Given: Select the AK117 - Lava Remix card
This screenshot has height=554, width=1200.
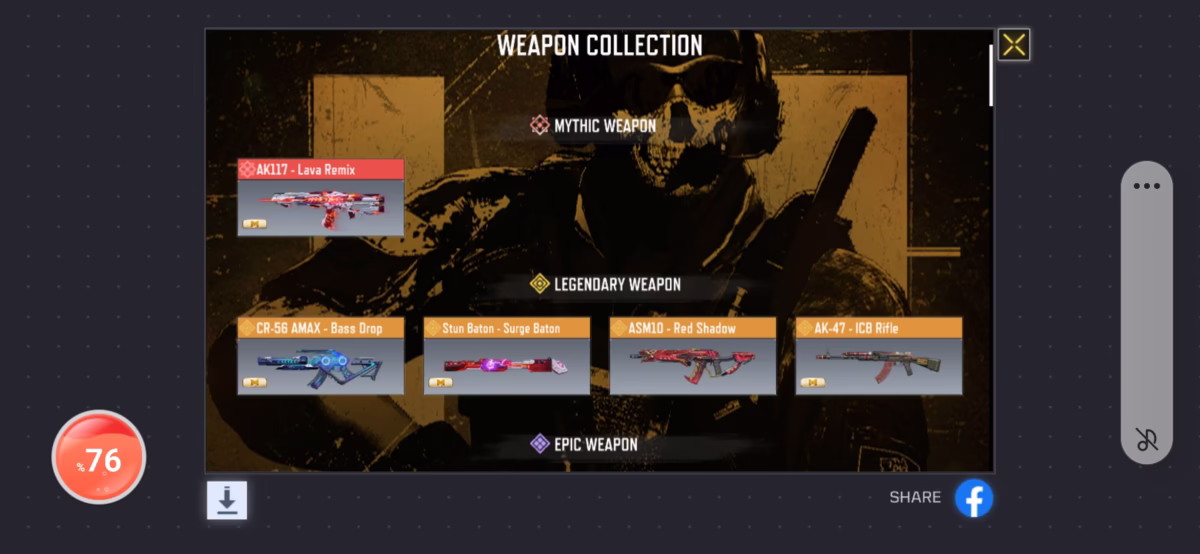Looking at the screenshot, I should [x=320, y=198].
